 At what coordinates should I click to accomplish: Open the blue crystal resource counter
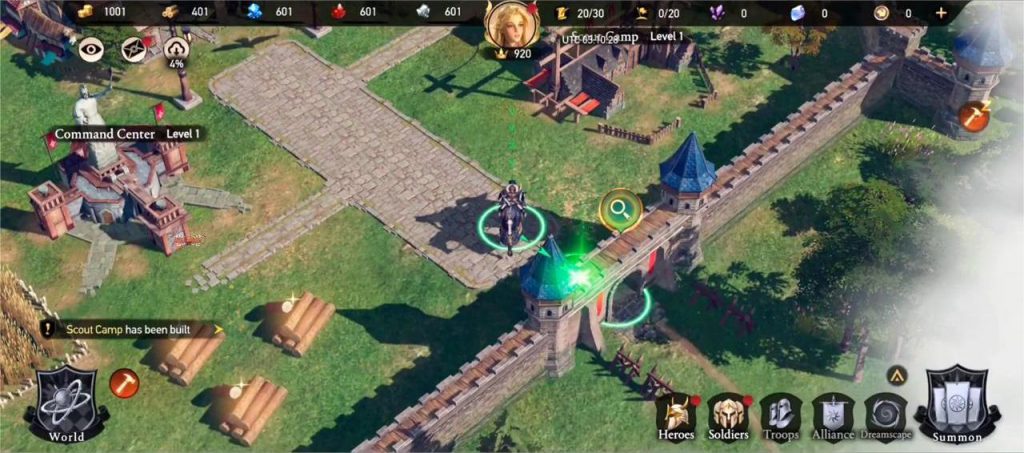click(270, 13)
